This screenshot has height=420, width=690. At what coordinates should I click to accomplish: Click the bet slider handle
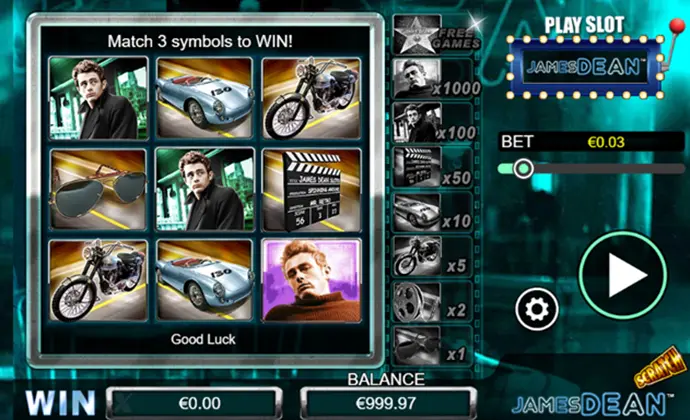pyautogui.click(x=522, y=169)
